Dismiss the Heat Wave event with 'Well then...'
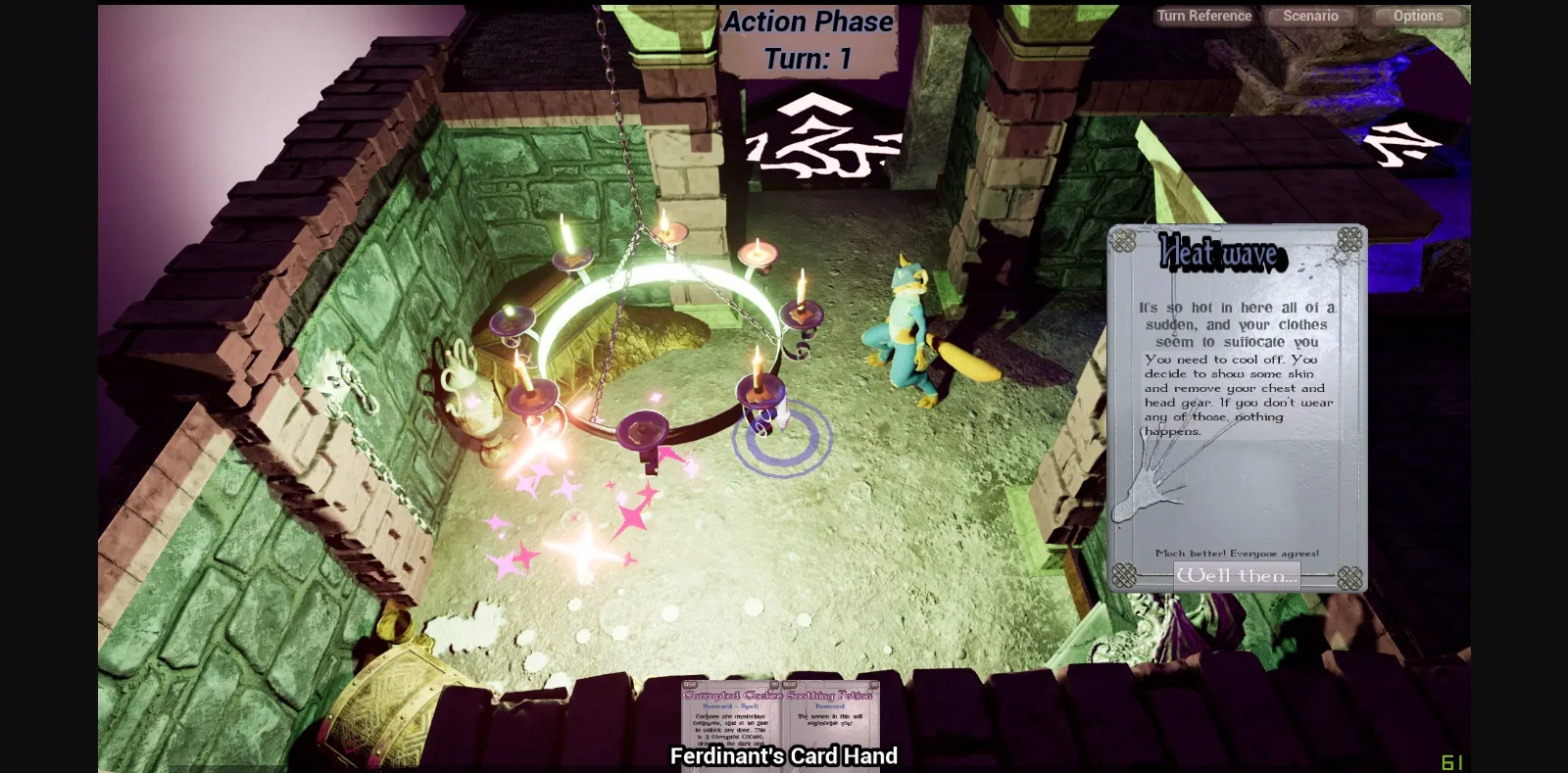1568x773 pixels. (x=1236, y=576)
